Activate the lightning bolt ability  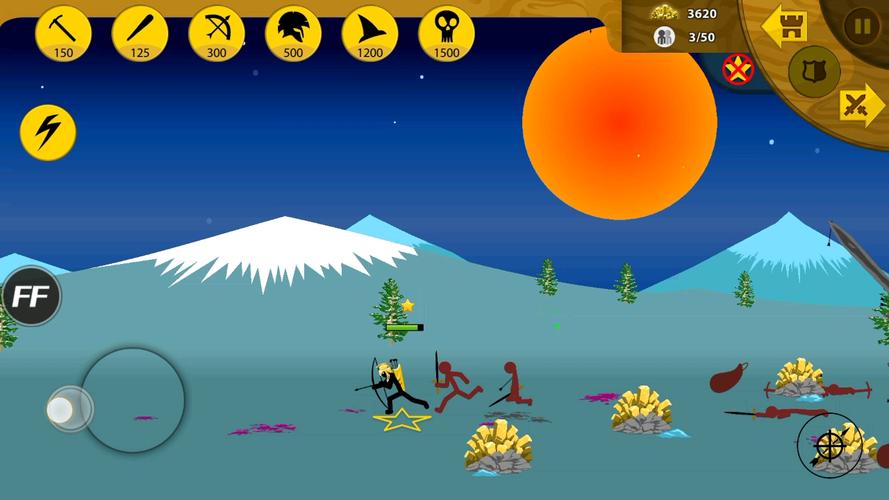click(48, 132)
